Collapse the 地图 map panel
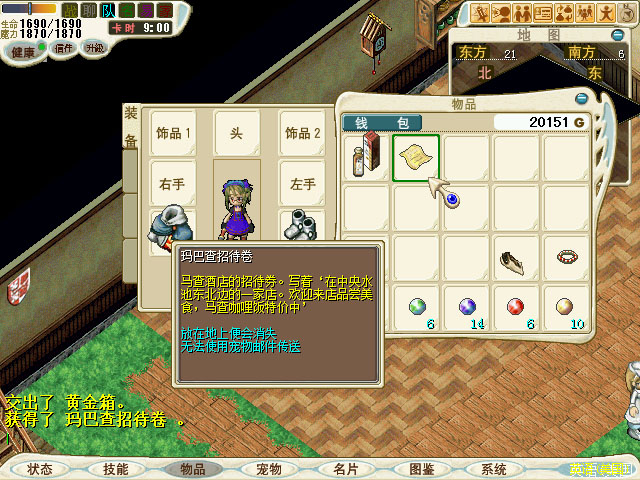 click(617, 36)
